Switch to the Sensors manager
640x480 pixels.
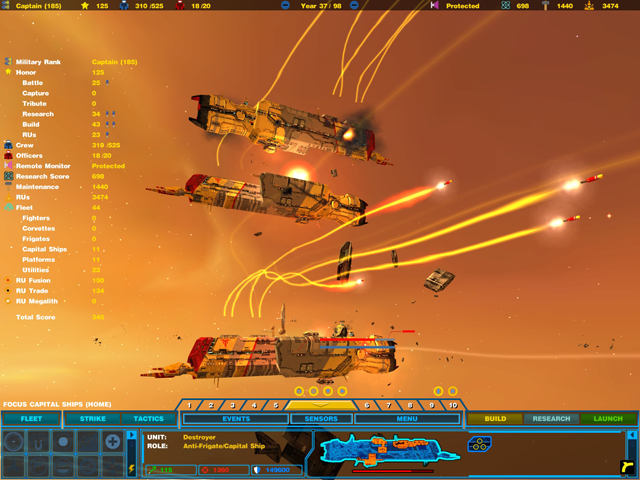[321, 419]
